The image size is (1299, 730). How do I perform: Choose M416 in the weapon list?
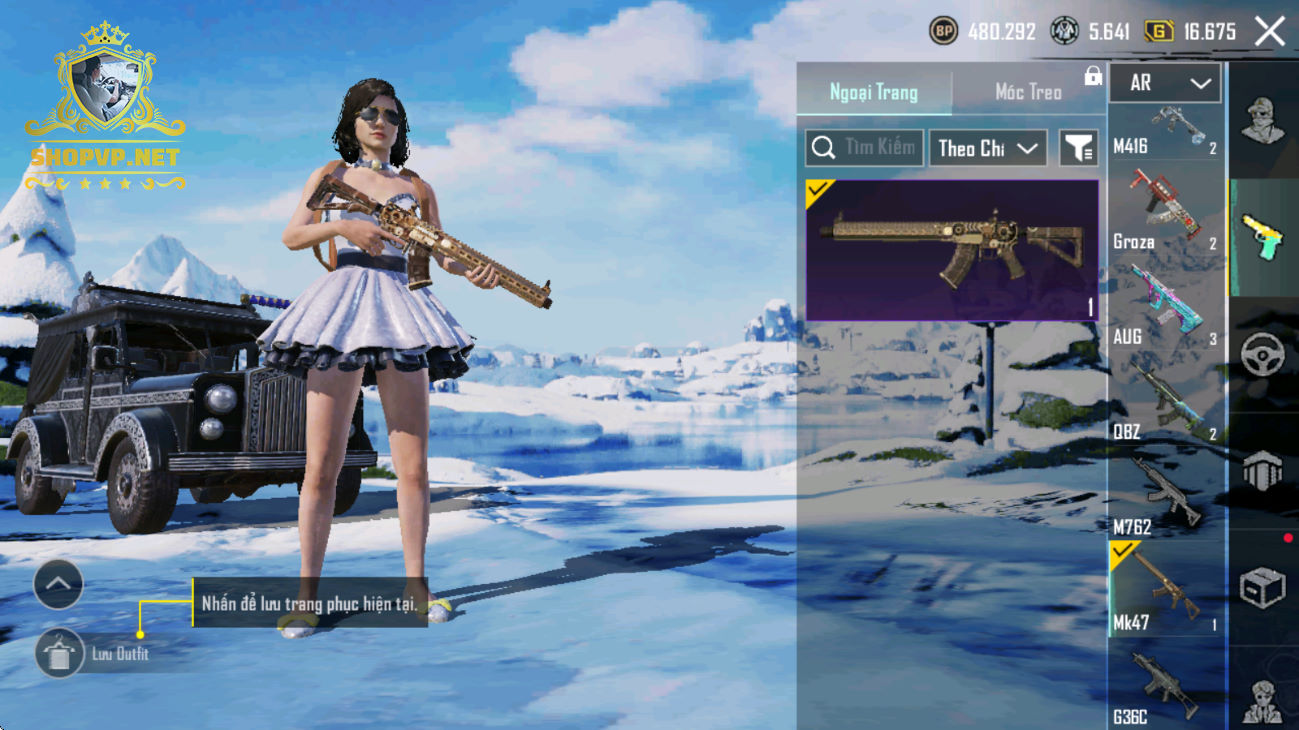click(1166, 131)
